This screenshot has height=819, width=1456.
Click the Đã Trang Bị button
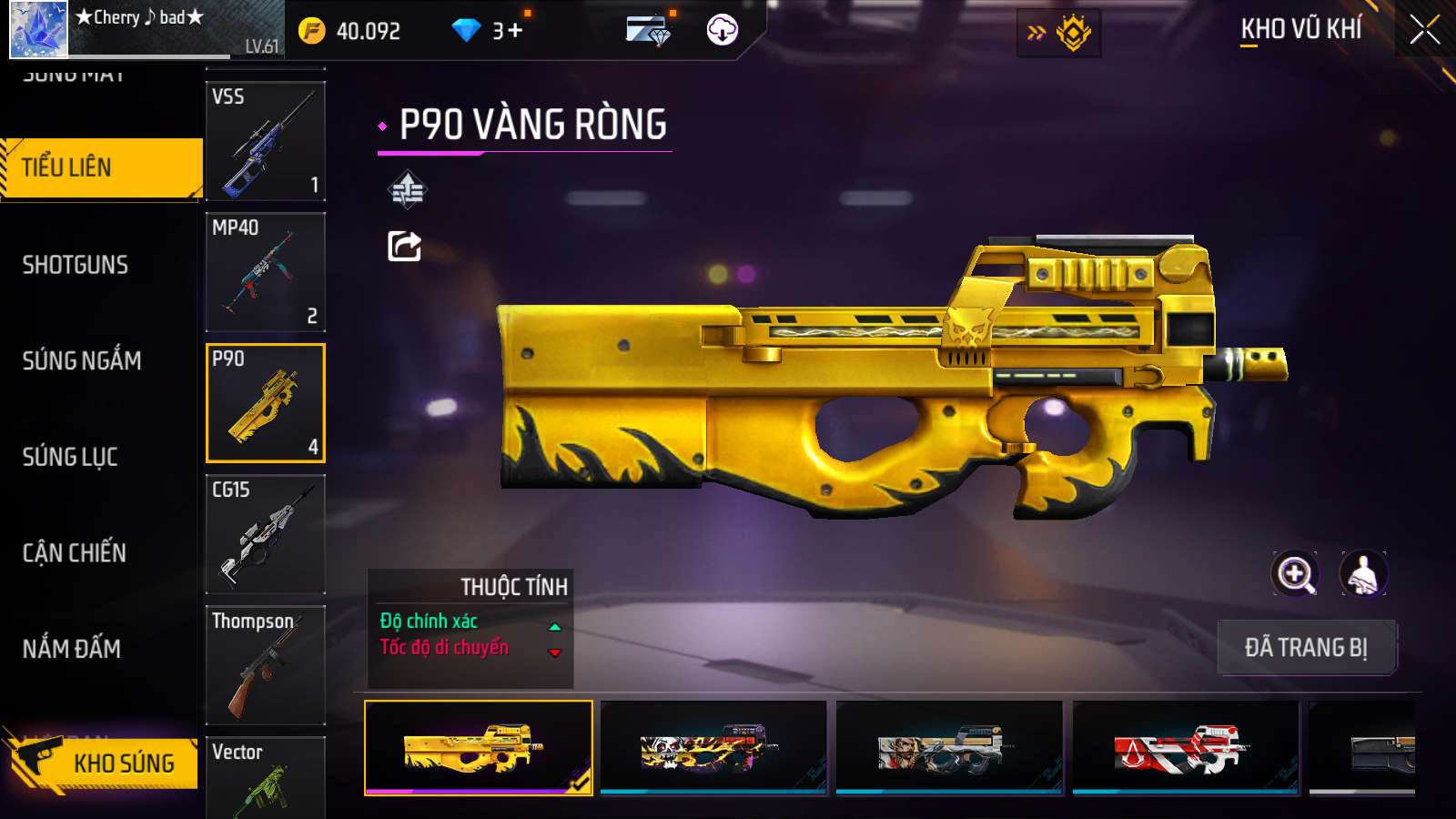1306,648
